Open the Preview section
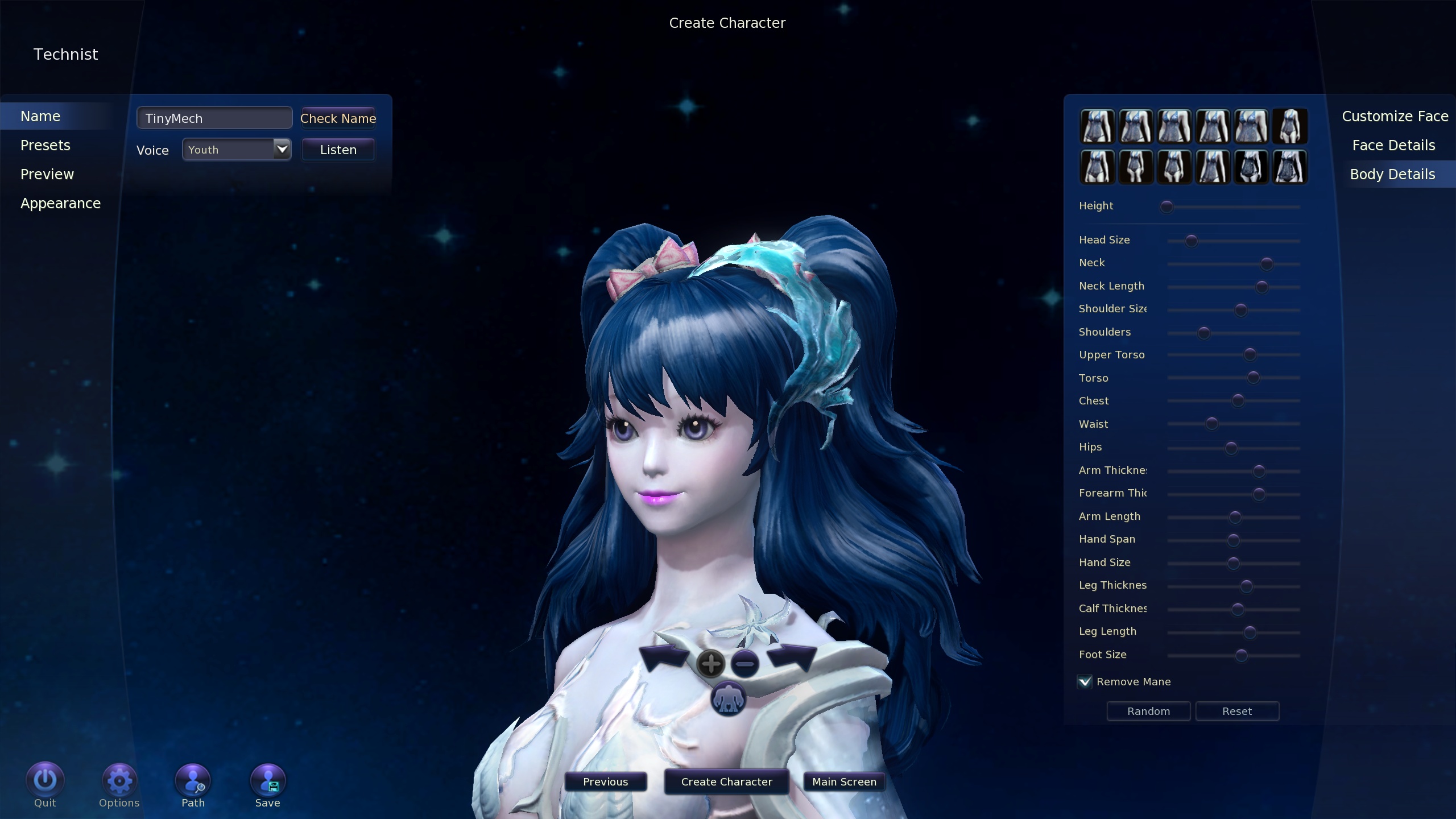Screen dimensions: 1456x819 (47, 175)
